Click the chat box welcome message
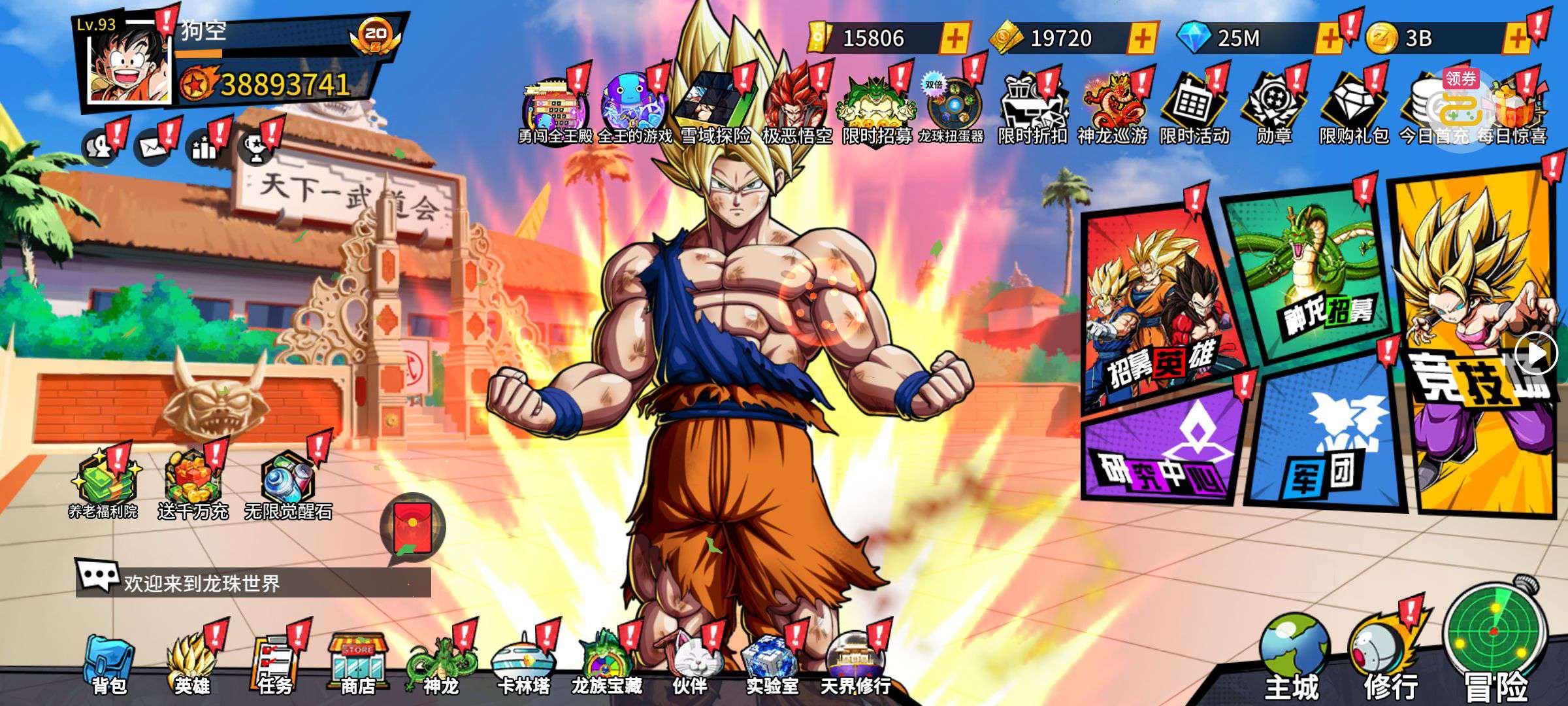This screenshot has height=706, width=1568. click(253, 582)
